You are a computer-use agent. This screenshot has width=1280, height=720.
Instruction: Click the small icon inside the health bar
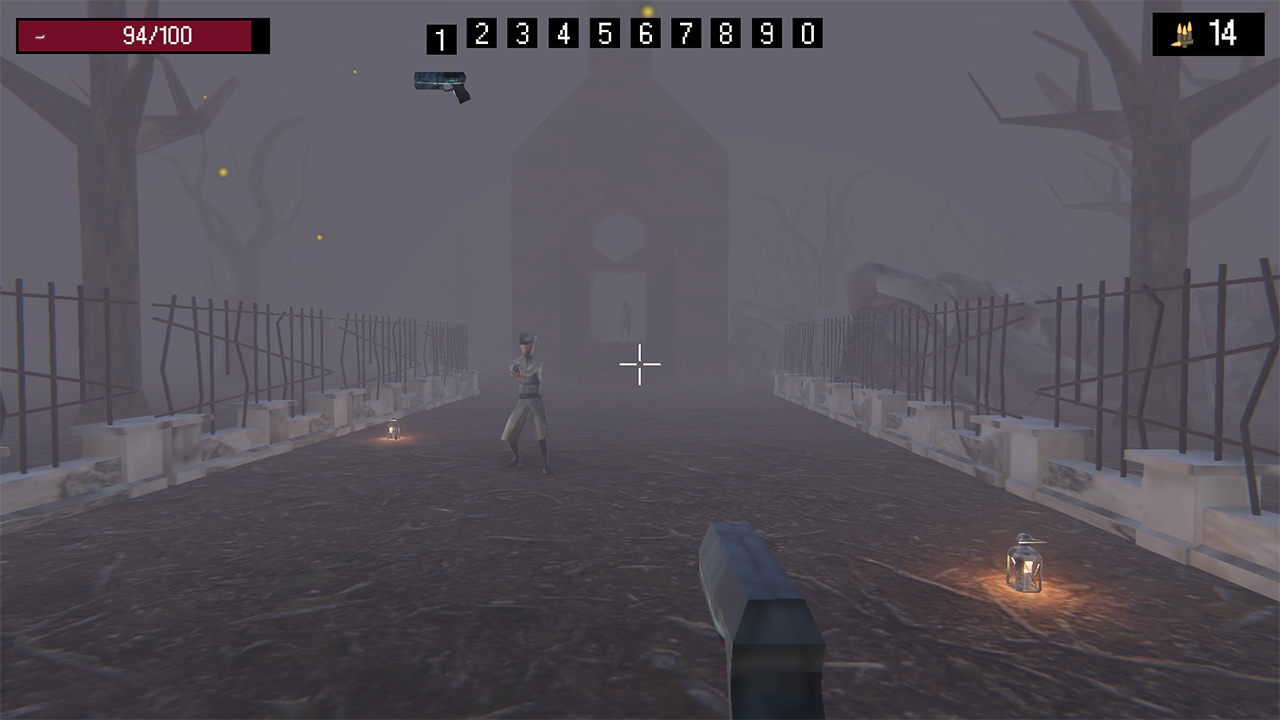40,37
